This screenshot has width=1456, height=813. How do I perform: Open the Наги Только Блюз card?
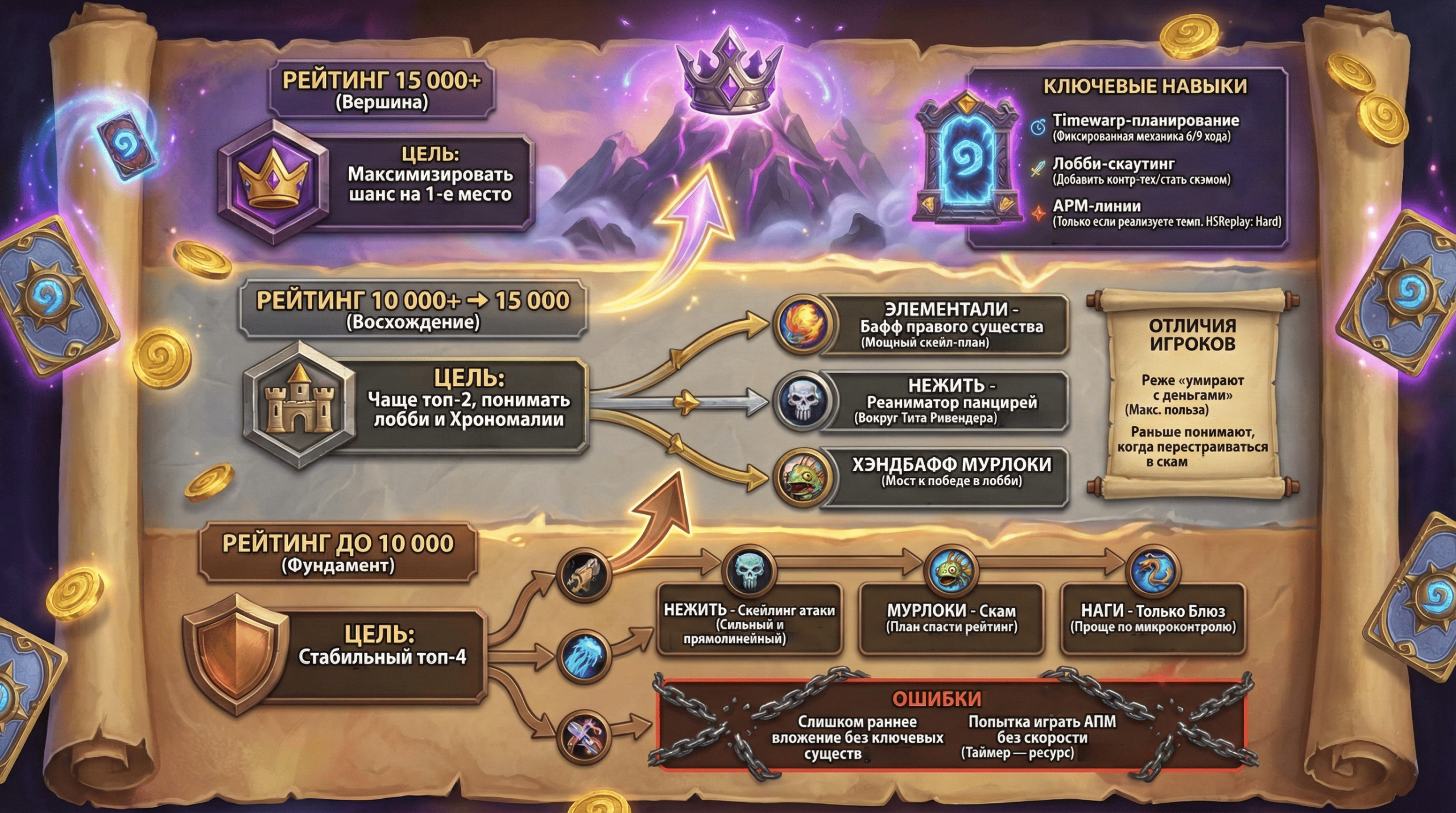click(x=1153, y=618)
